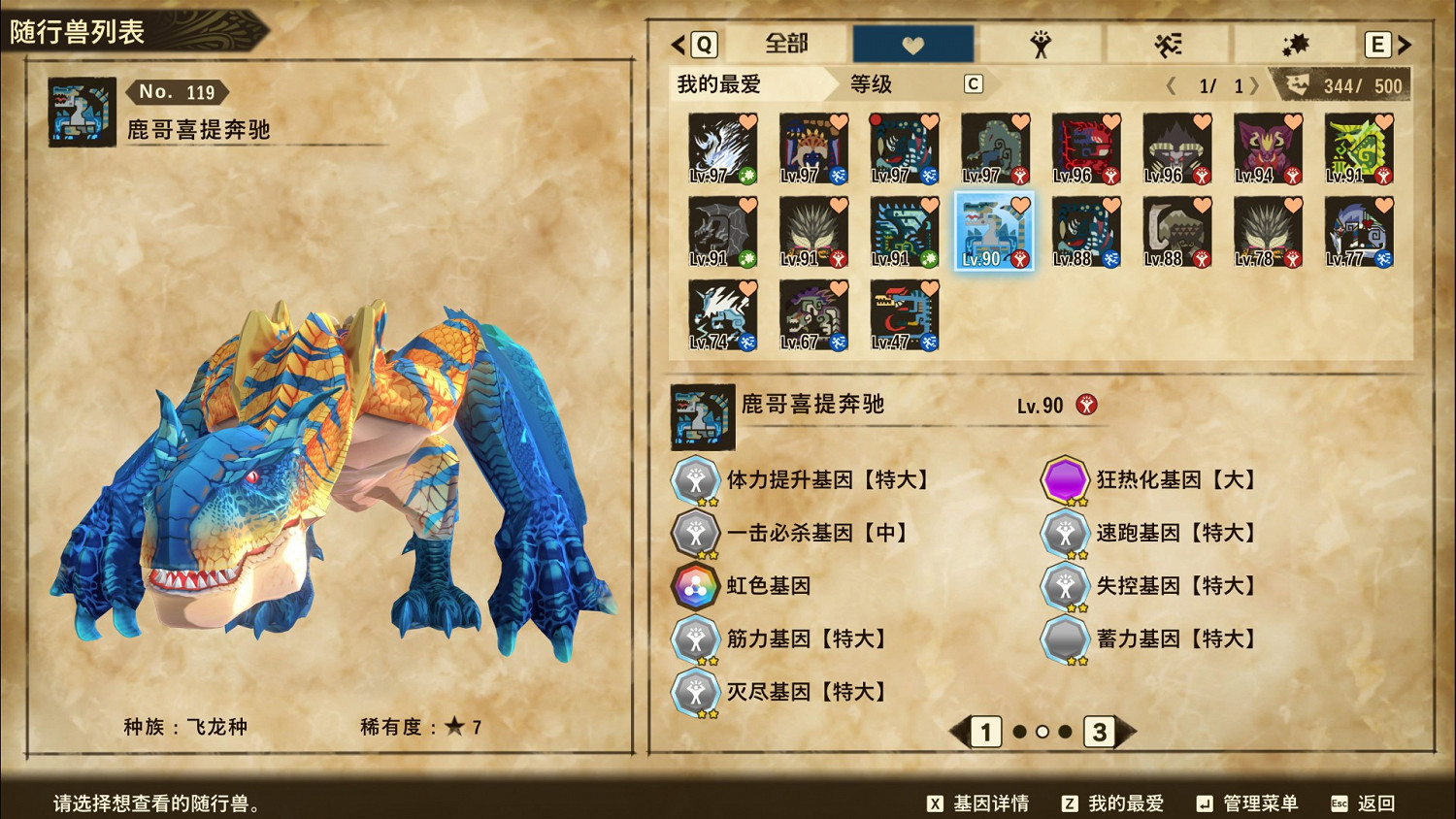Click the purple 狂热化基因 gene icon

coord(1064,479)
